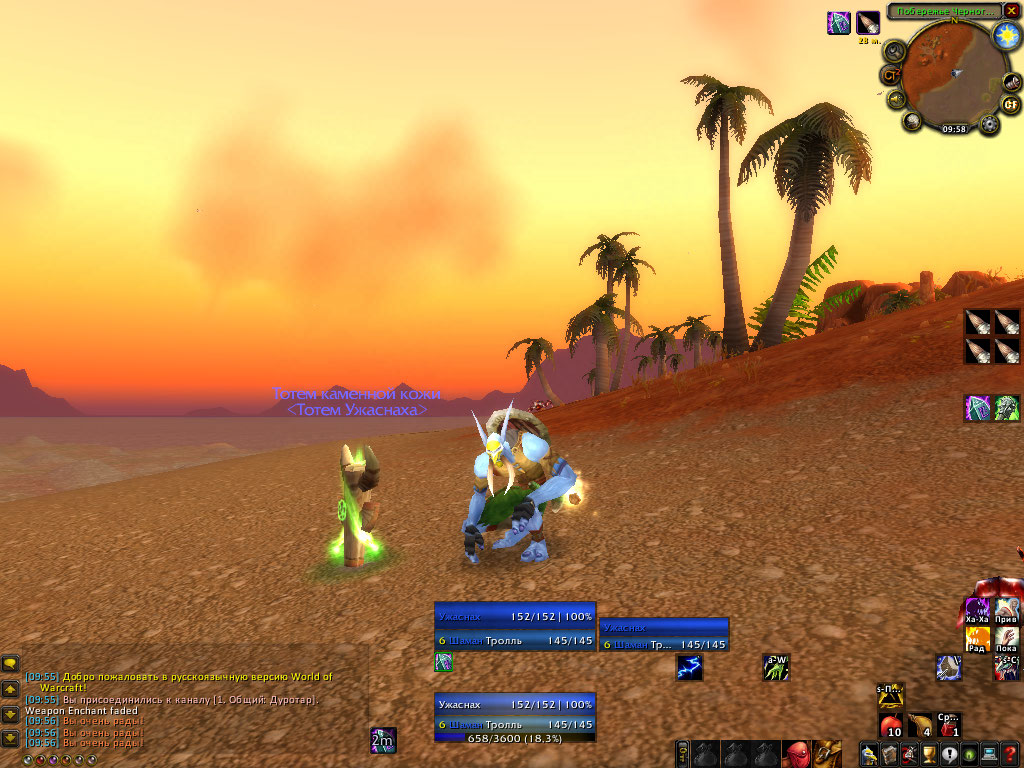Open the spellbook micro button

[888, 754]
